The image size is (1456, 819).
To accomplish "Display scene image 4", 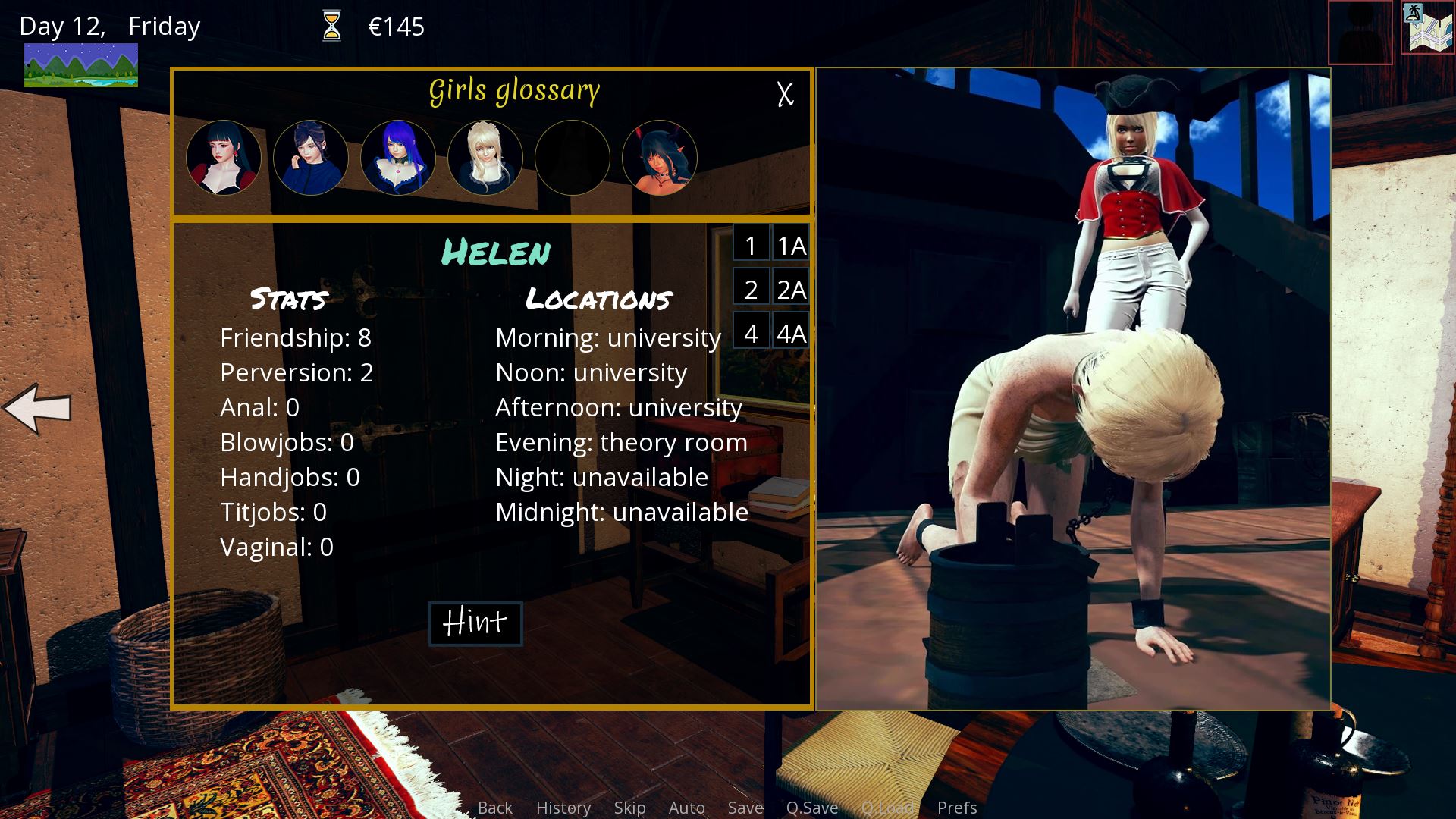I will tap(751, 333).
